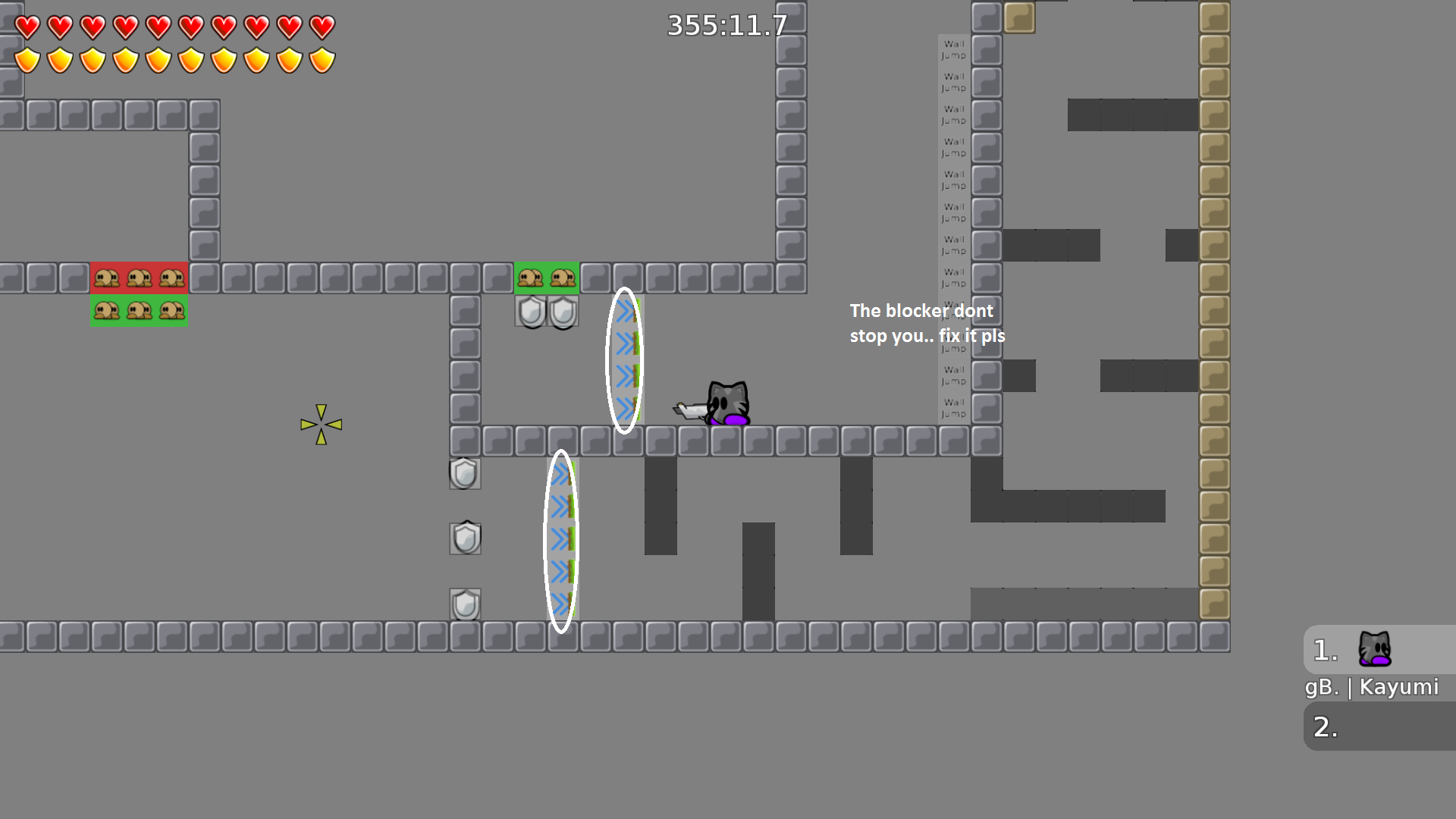This screenshot has width=1456, height=819.
Task: Select the first red heart in the health bar
Action: [28, 25]
